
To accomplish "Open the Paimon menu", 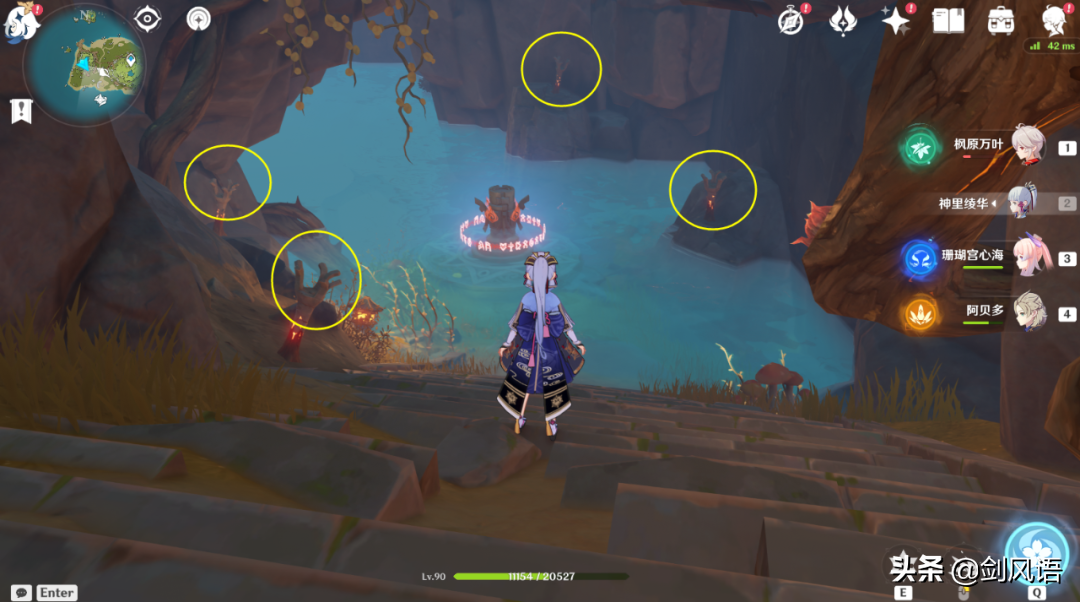I will [x=22, y=22].
